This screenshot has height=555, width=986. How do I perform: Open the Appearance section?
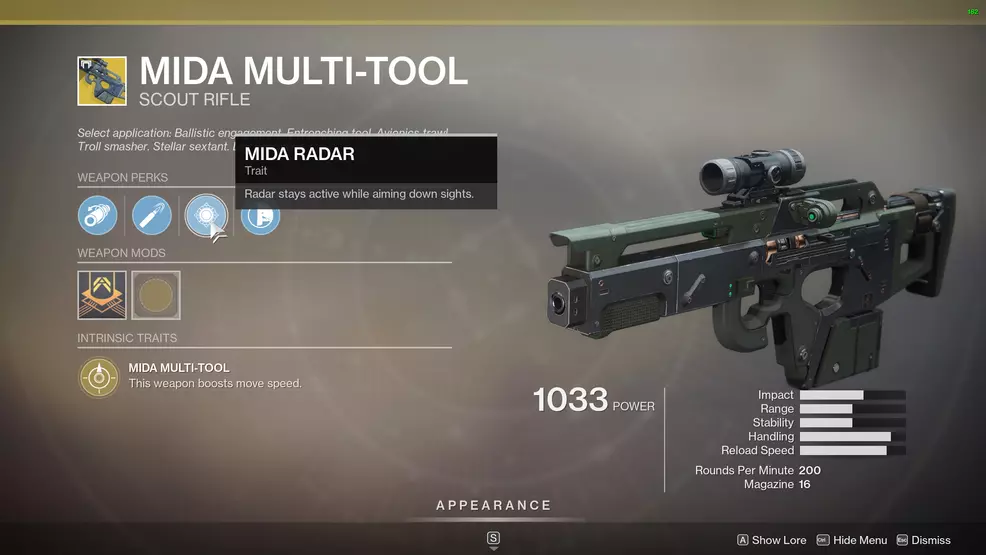(493, 506)
